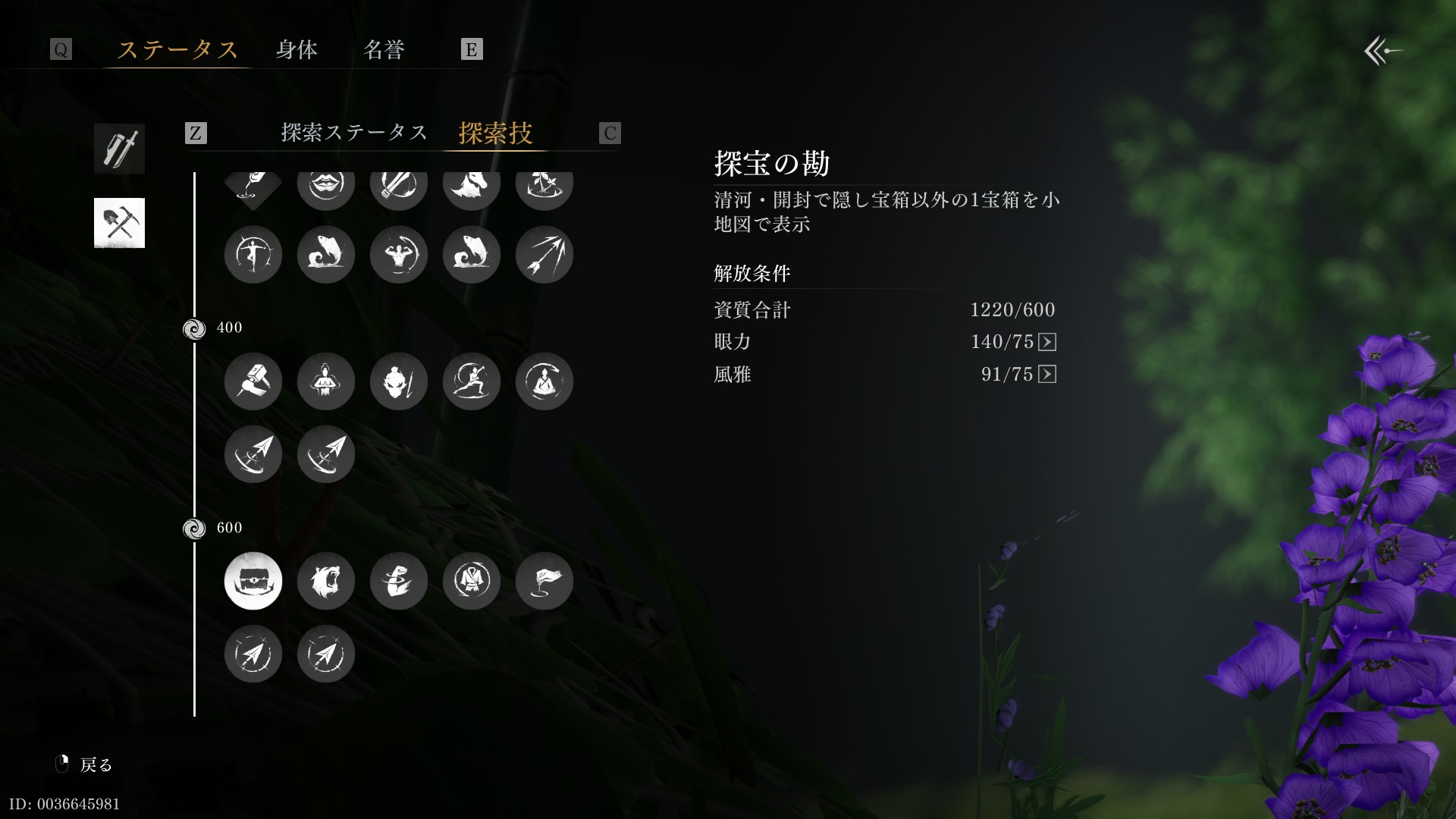Expand the 風雅 requirement arrow
This screenshot has width=1456, height=819.
pos(1047,374)
